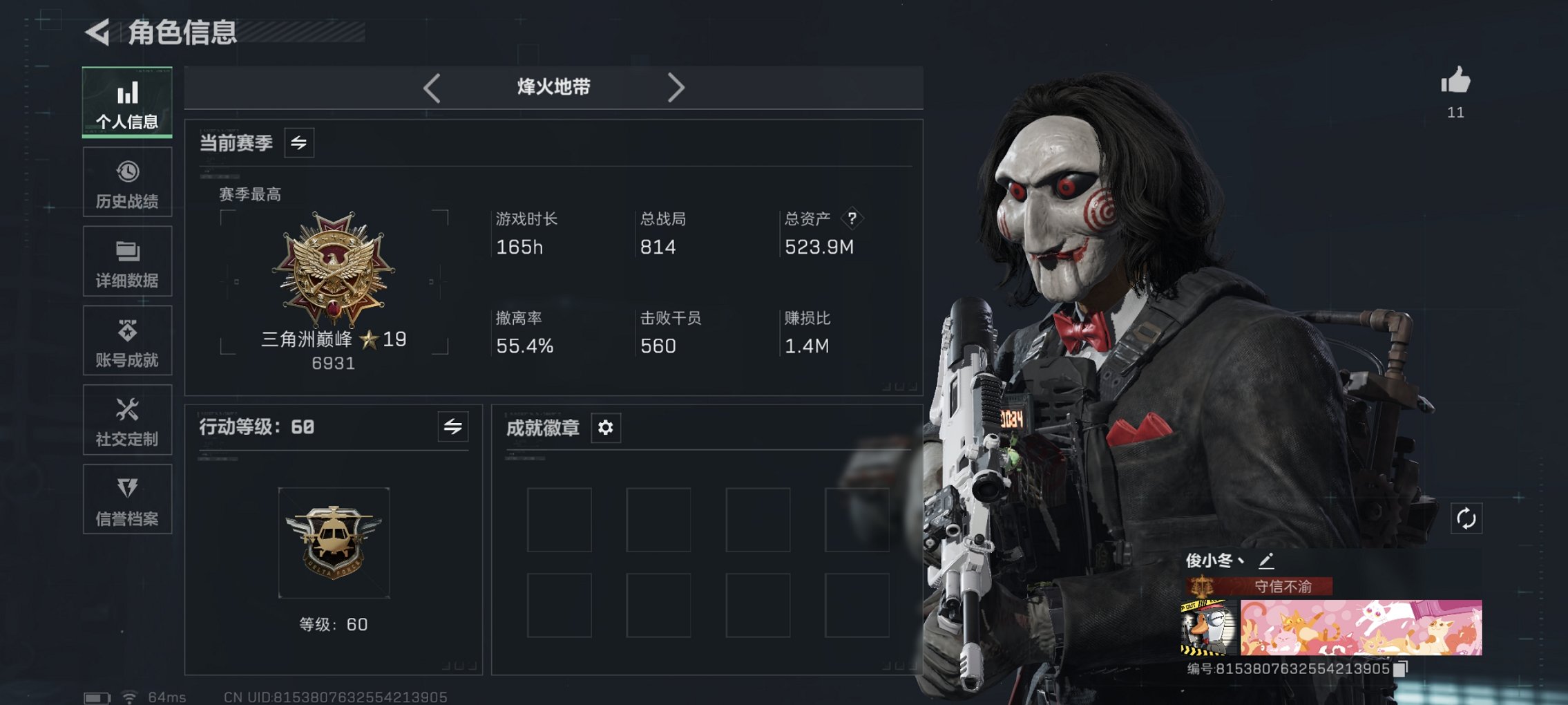Browse previous mode with left chevron
This screenshot has height=705, width=1568.
click(x=432, y=86)
